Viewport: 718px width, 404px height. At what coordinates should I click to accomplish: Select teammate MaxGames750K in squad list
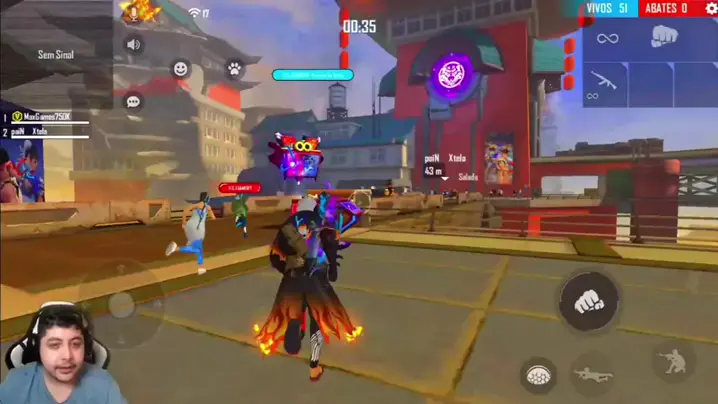coord(50,117)
